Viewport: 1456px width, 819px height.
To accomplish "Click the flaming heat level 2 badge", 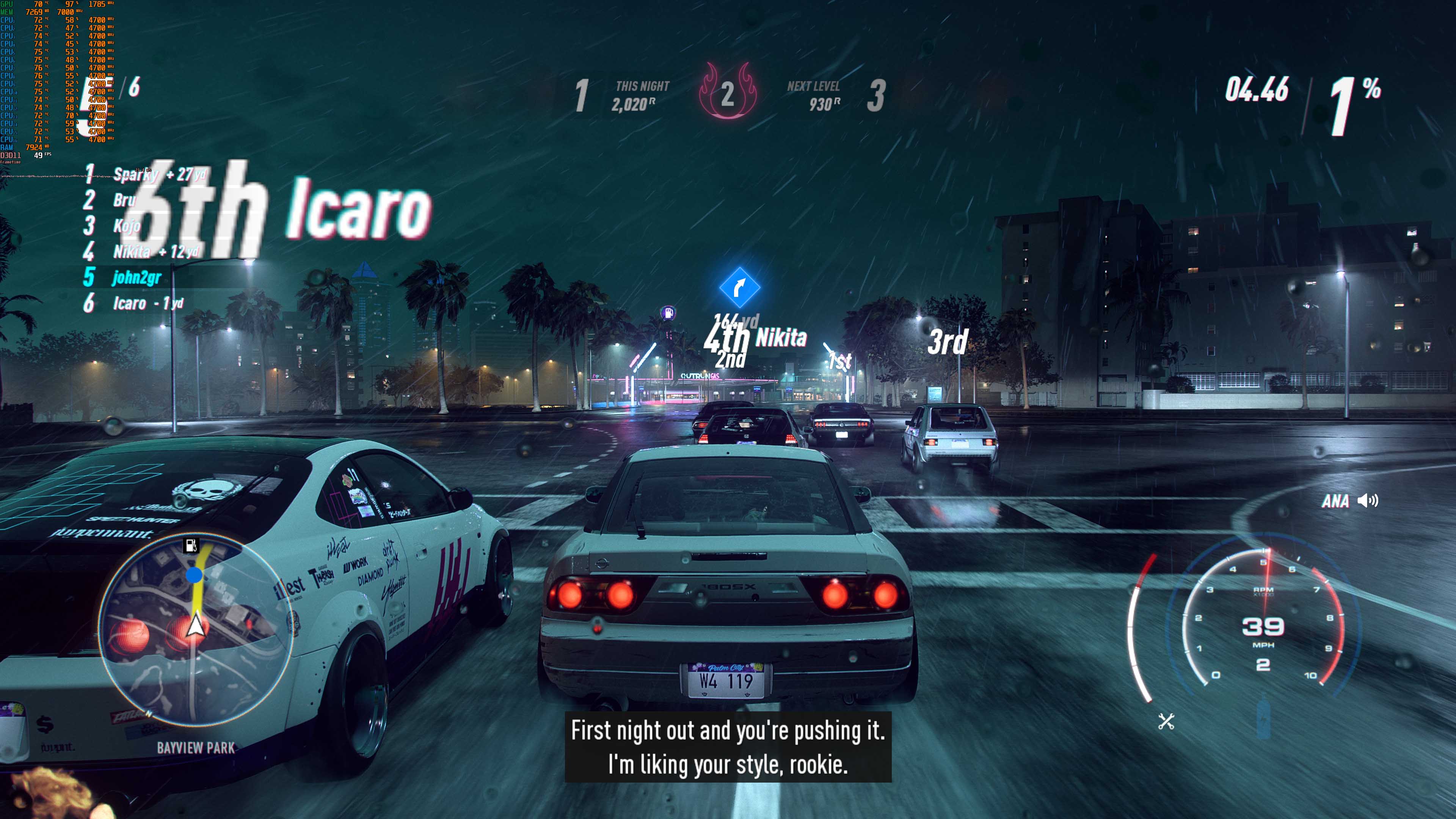I will pyautogui.click(x=728, y=91).
